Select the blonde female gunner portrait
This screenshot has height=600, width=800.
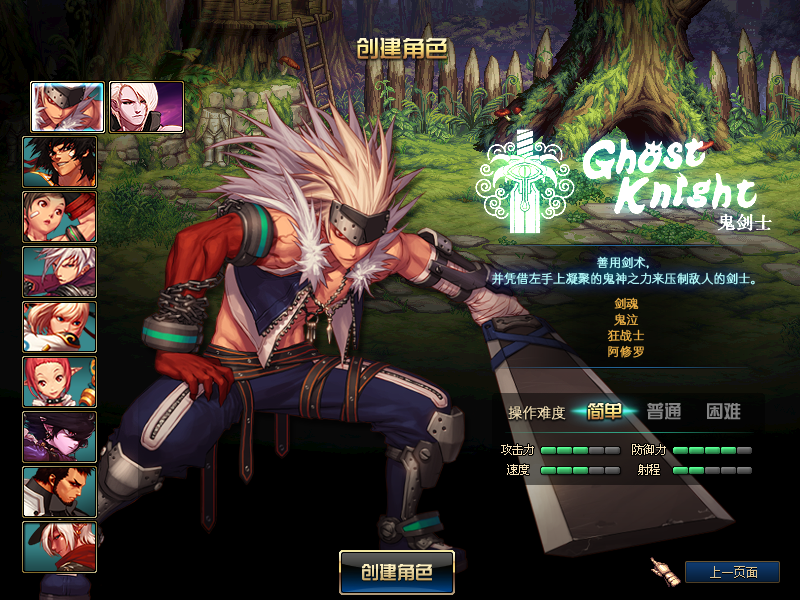[60, 327]
